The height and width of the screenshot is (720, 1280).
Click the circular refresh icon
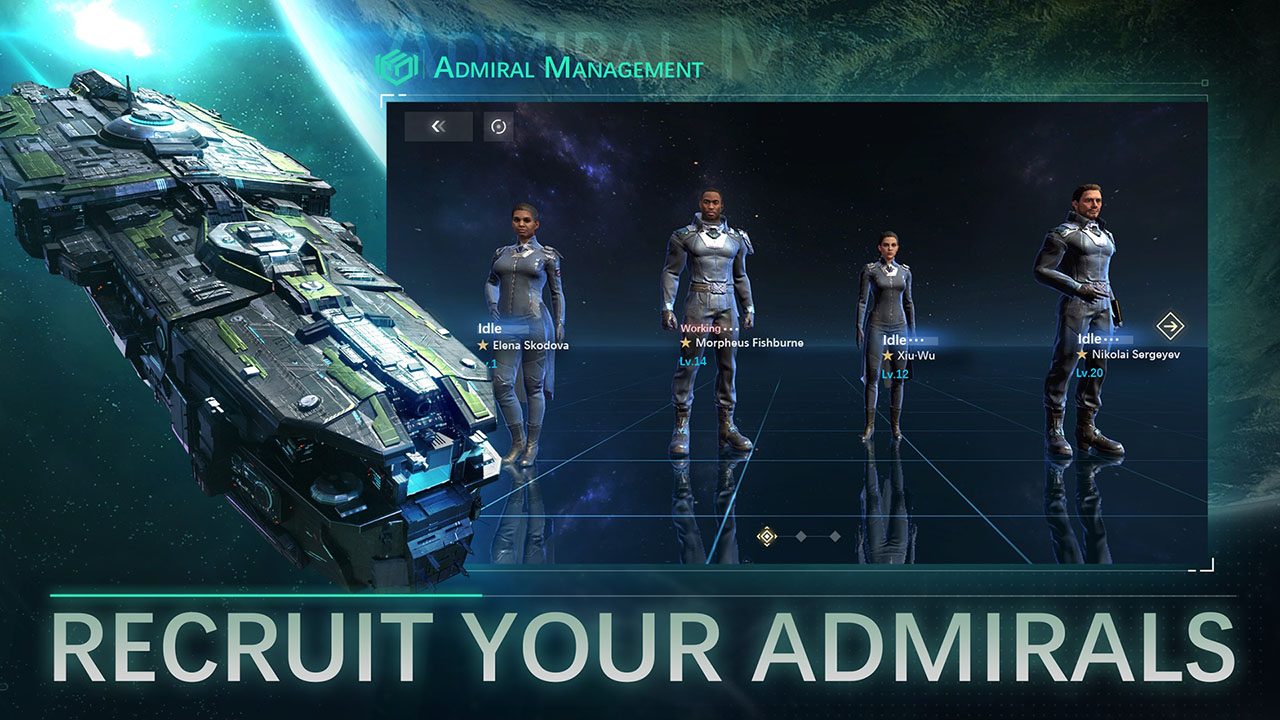coord(496,126)
